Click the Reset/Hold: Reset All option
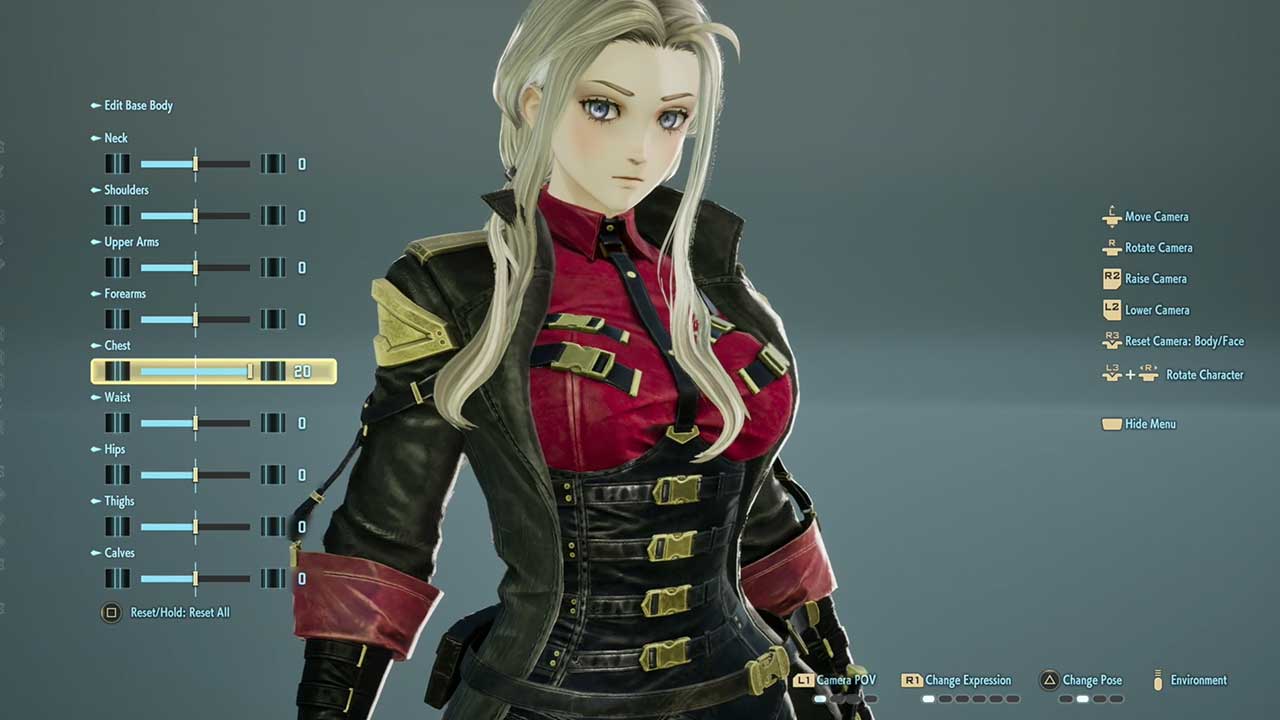 click(x=179, y=612)
